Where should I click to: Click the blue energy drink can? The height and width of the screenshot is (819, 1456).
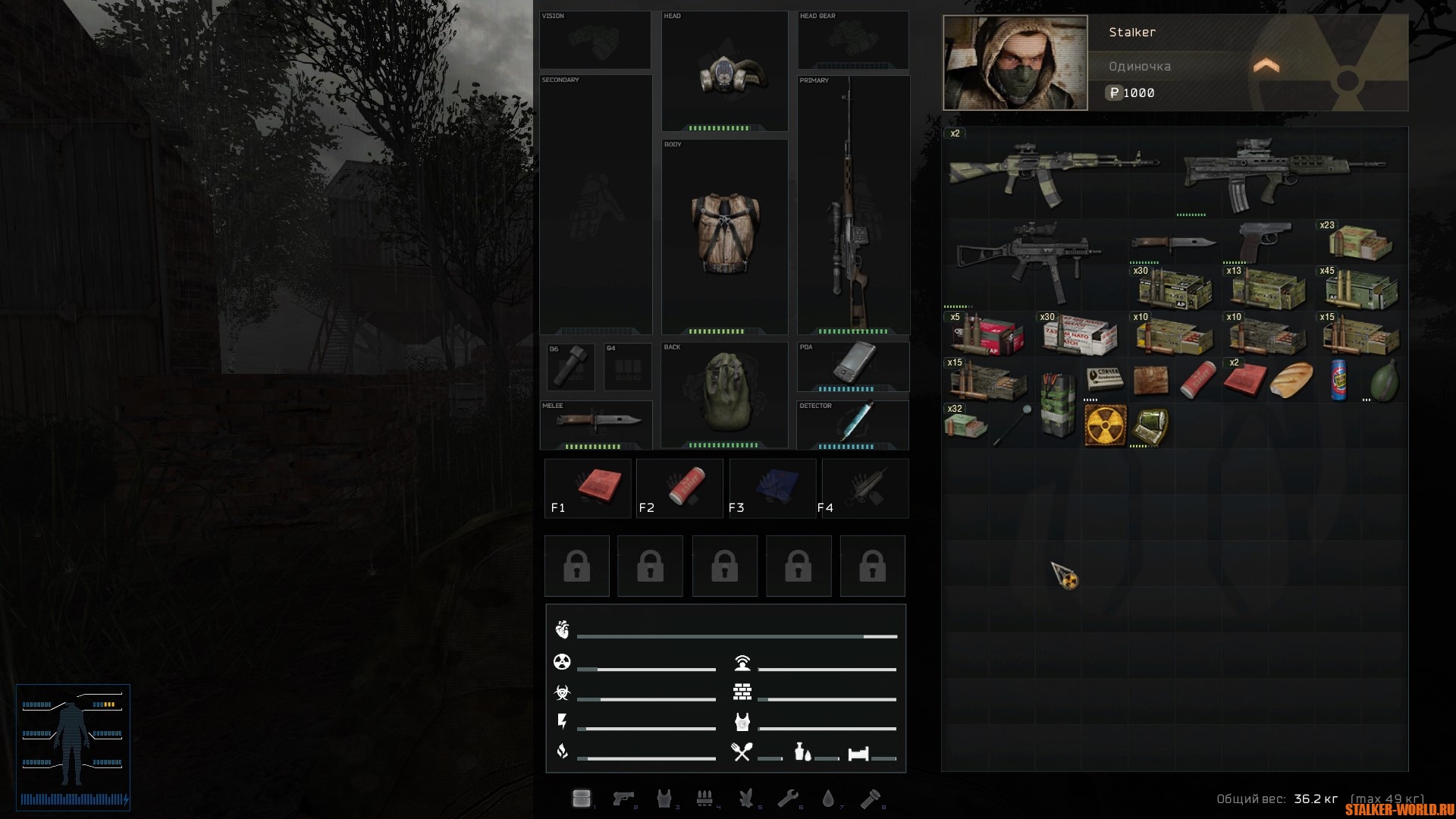1338,378
